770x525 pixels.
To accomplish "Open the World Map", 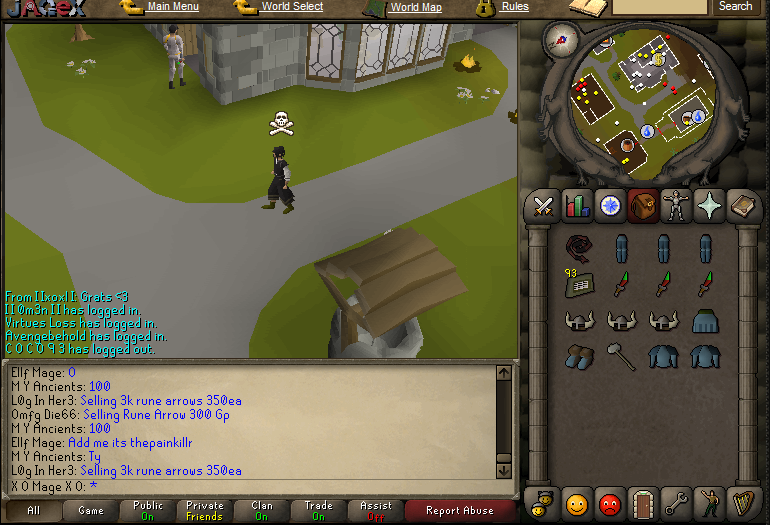I will point(415,7).
